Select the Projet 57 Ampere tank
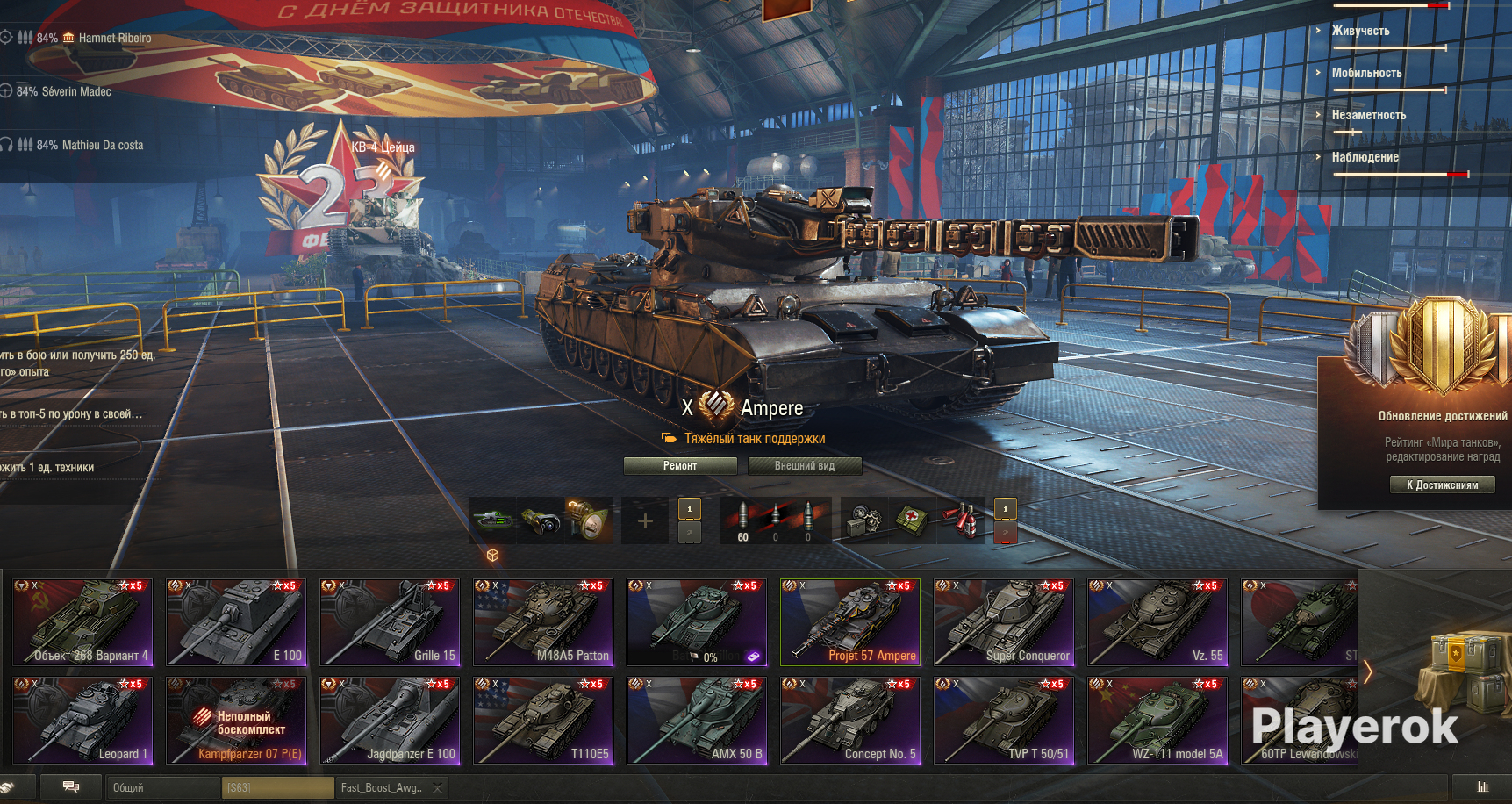1512x804 pixels. pyautogui.click(x=849, y=622)
